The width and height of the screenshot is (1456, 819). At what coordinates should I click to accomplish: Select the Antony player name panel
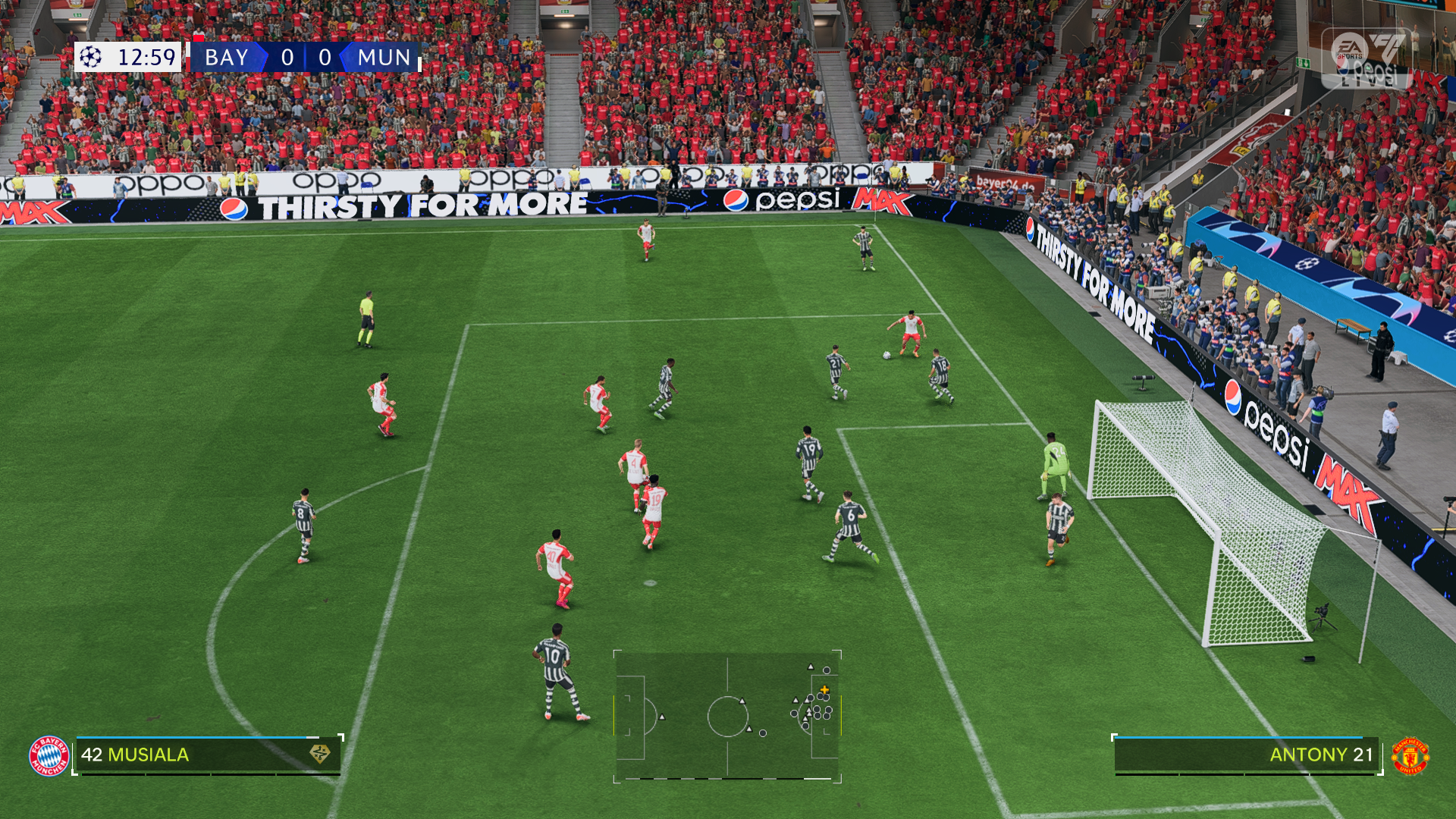(1245, 755)
